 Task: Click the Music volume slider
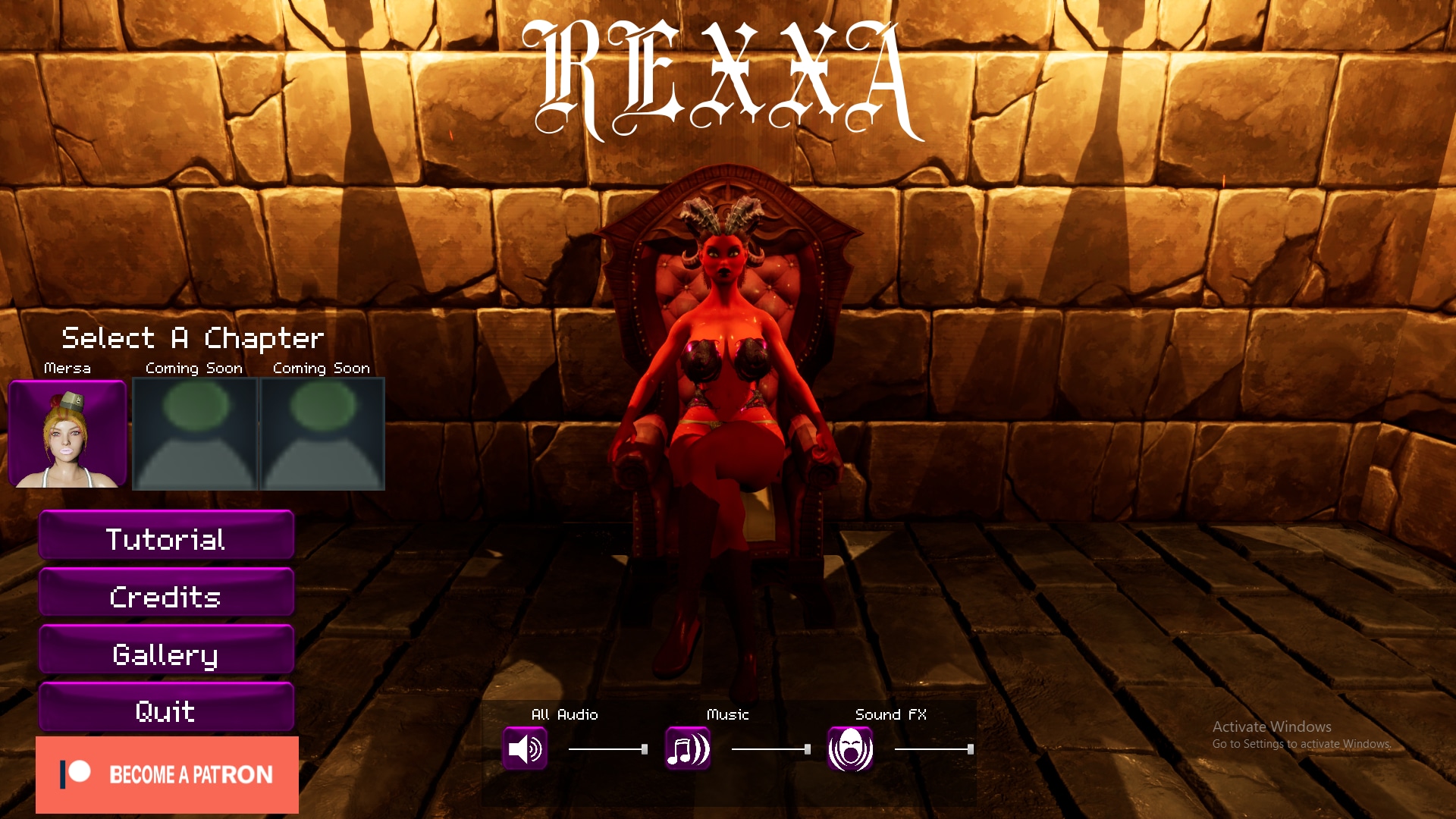[x=770, y=749]
